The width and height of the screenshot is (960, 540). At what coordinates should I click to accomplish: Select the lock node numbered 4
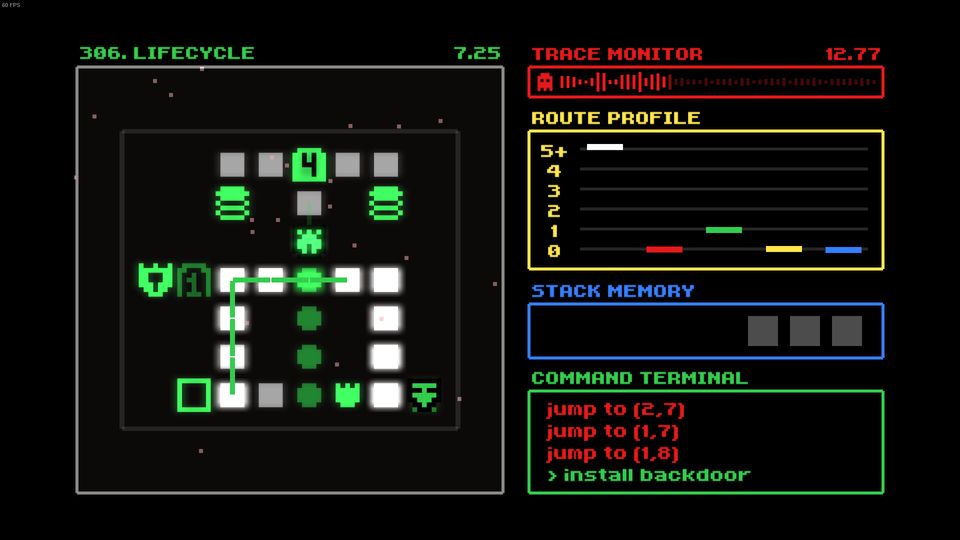(x=309, y=164)
